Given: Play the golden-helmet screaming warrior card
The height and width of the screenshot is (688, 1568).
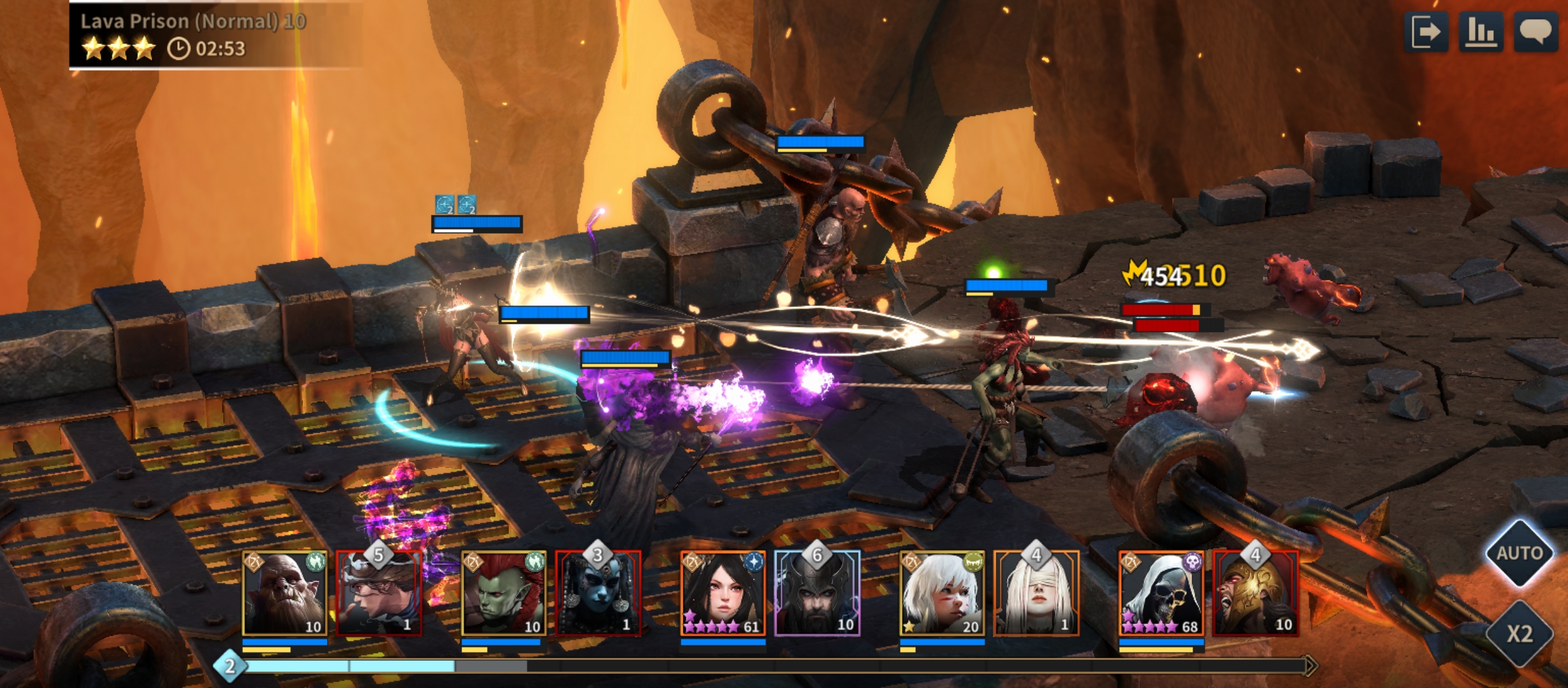Looking at the screenshot, I should tap(1256, 594).
